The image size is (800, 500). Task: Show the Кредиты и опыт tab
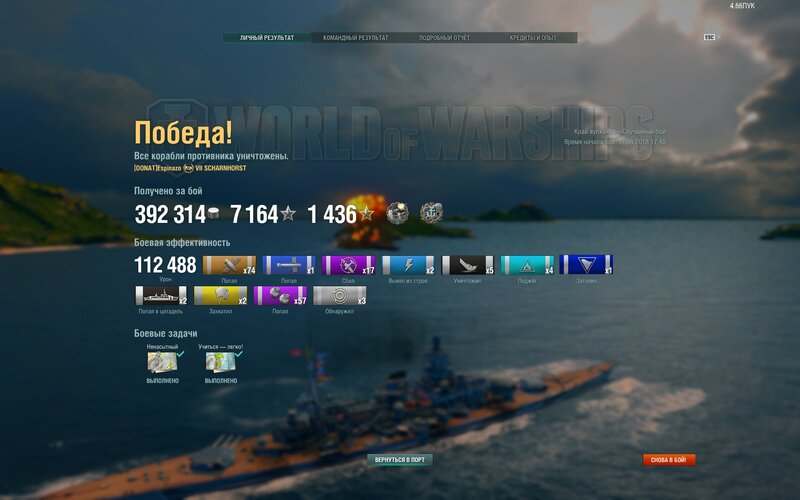click(534, 38)
